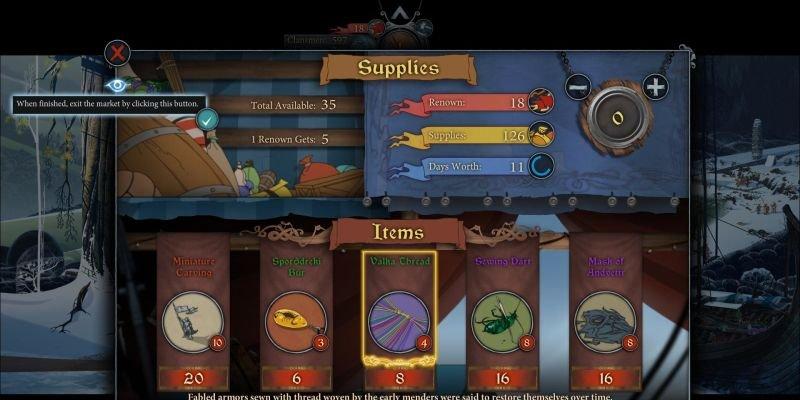Toggle the blue eye visibility icon

[117, 86]
